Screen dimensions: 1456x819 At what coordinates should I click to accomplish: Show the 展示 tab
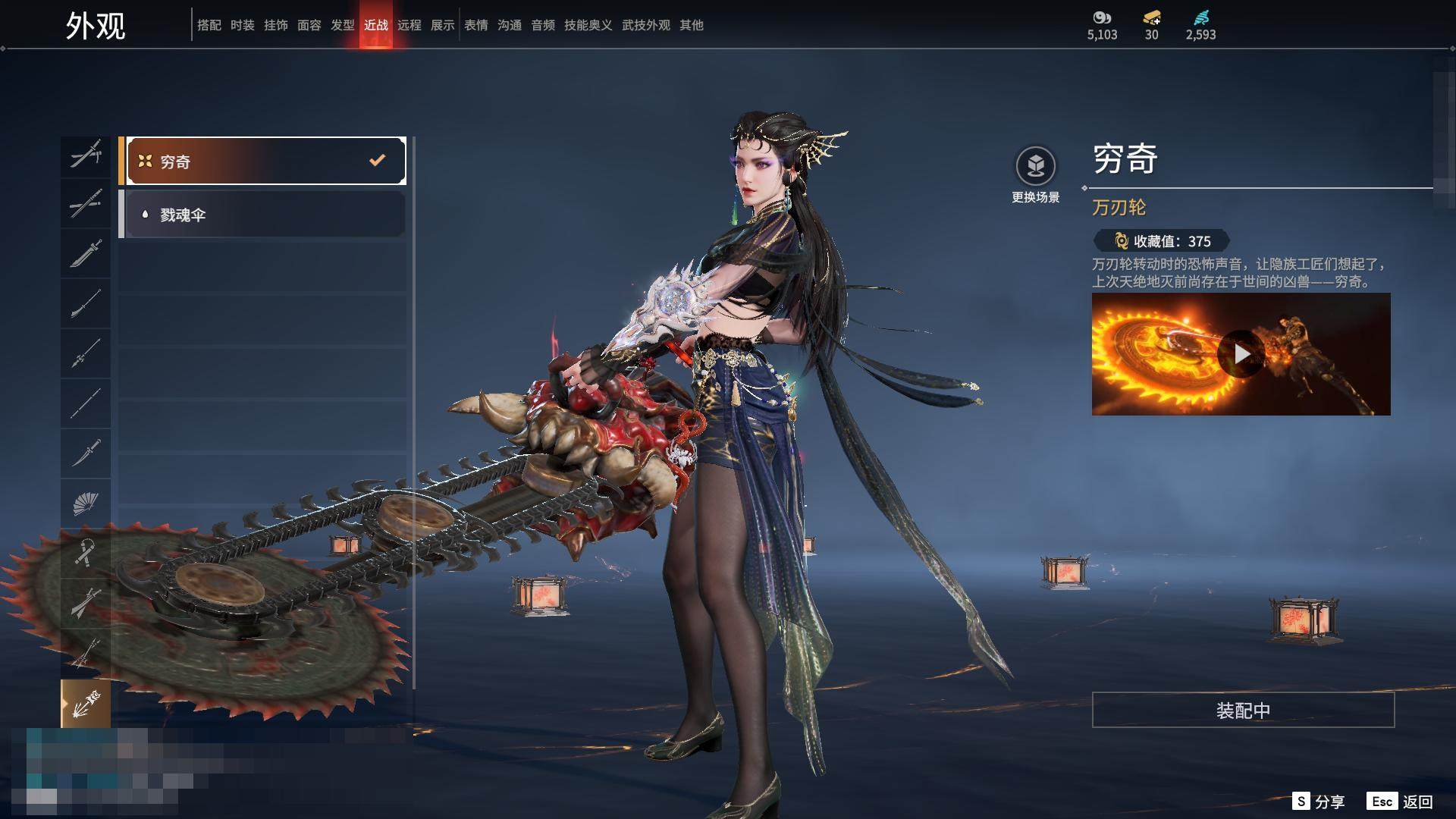[442, 25]
